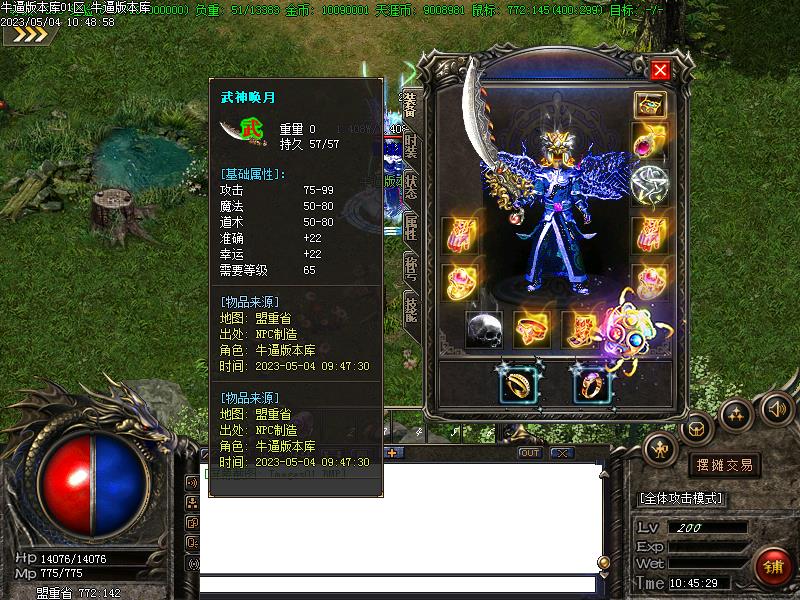Toggle the 全体攻击模式 attack mode label
The height and width of the screenshot is (600, 800).
(x=681, y=498)
